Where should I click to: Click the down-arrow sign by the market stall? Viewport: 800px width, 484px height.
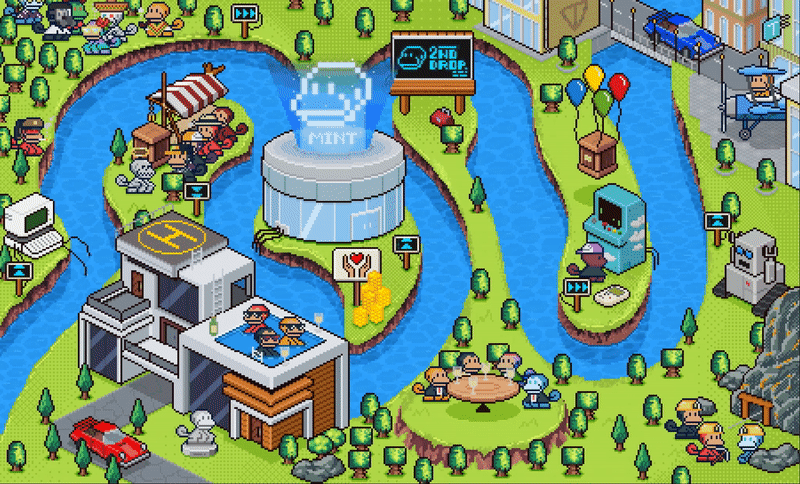(196, 189)
